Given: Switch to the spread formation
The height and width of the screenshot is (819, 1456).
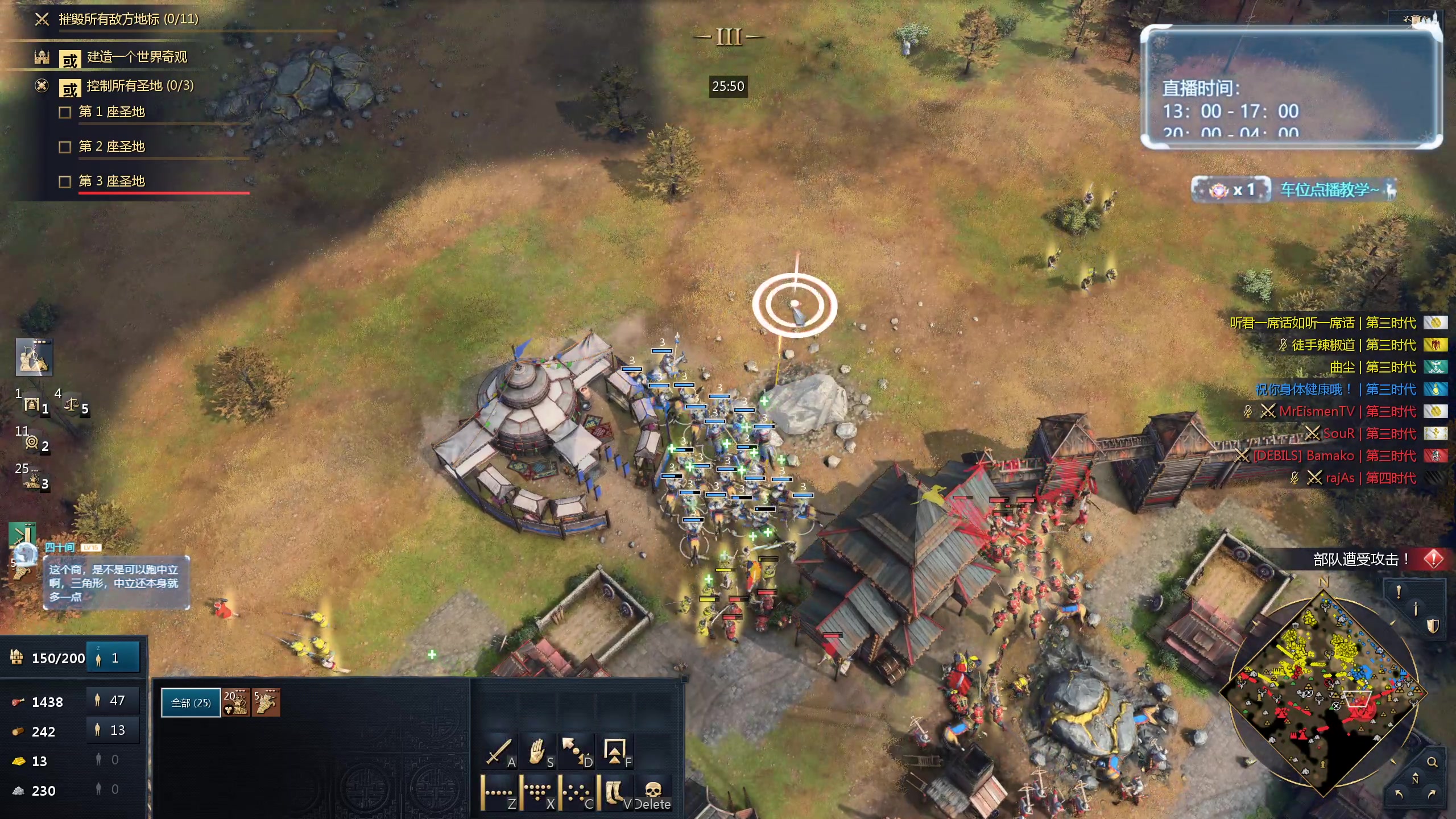Looking at the screenshot, I should tap(576, 792).
